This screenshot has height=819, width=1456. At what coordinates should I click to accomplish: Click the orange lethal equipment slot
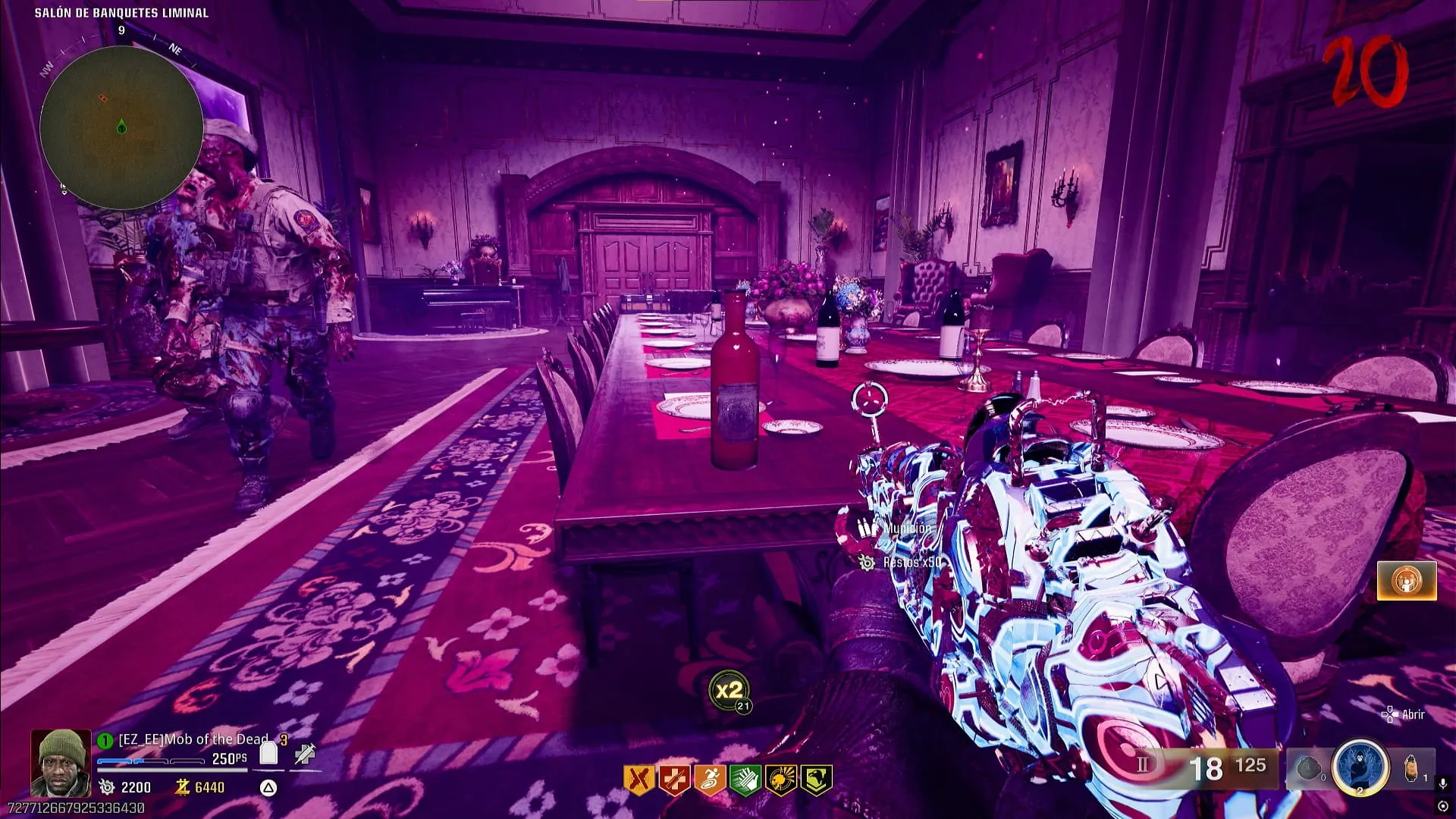coord(1410,768)
